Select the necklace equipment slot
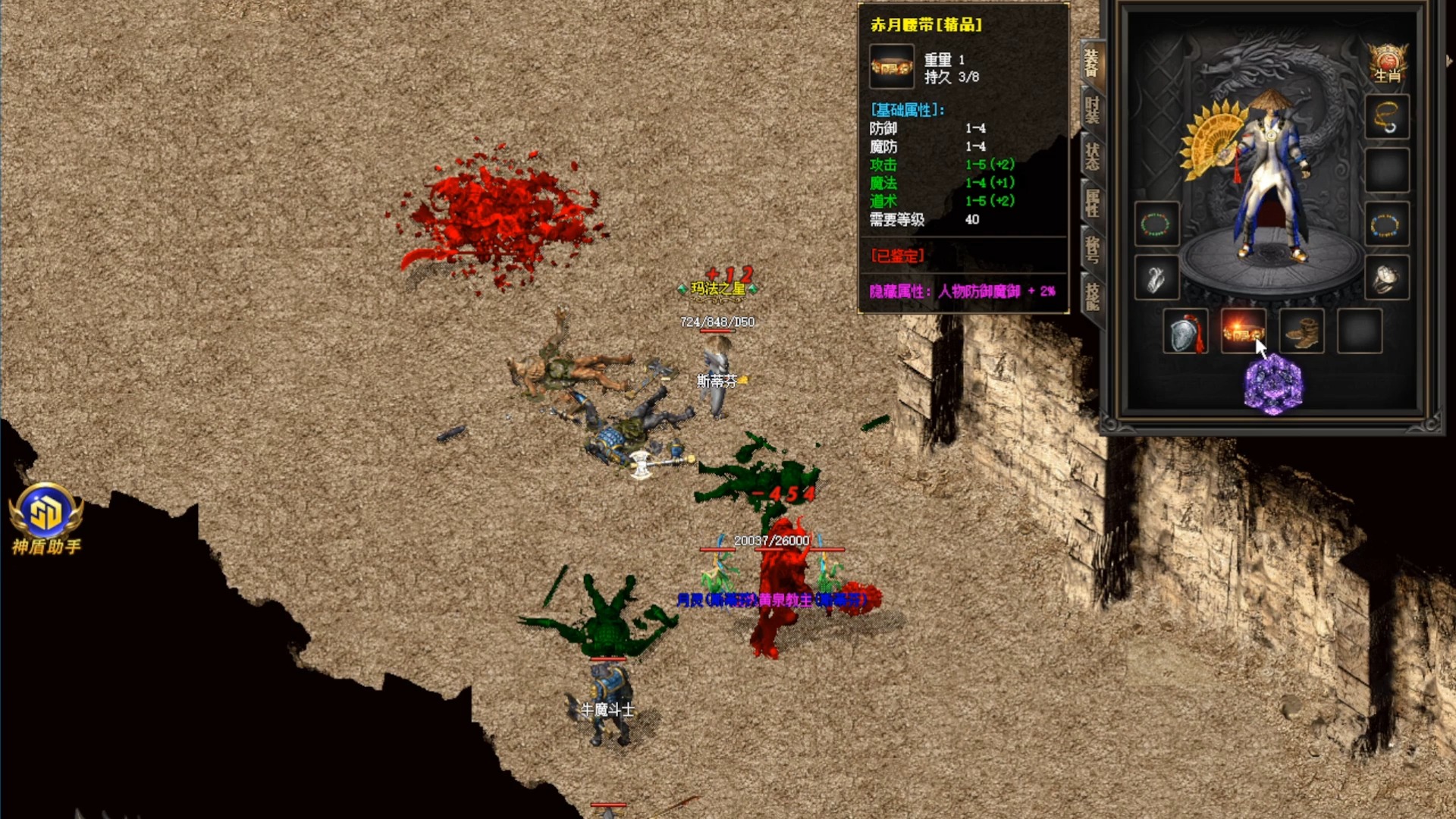Viewport: 1456px width, 819px height. click(x=1387, y=117)
